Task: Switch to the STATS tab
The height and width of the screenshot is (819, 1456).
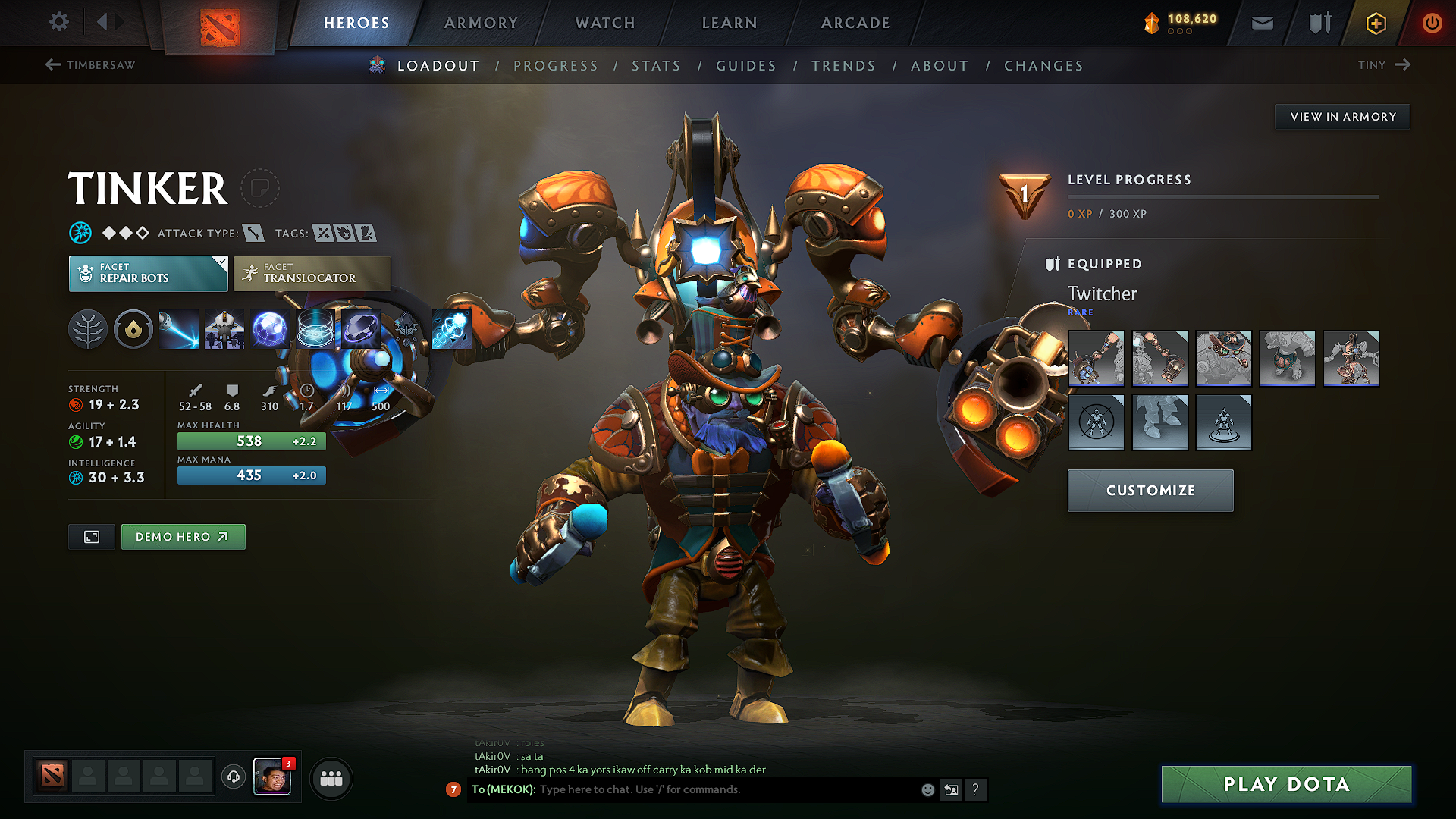Action: pos(656,66)
